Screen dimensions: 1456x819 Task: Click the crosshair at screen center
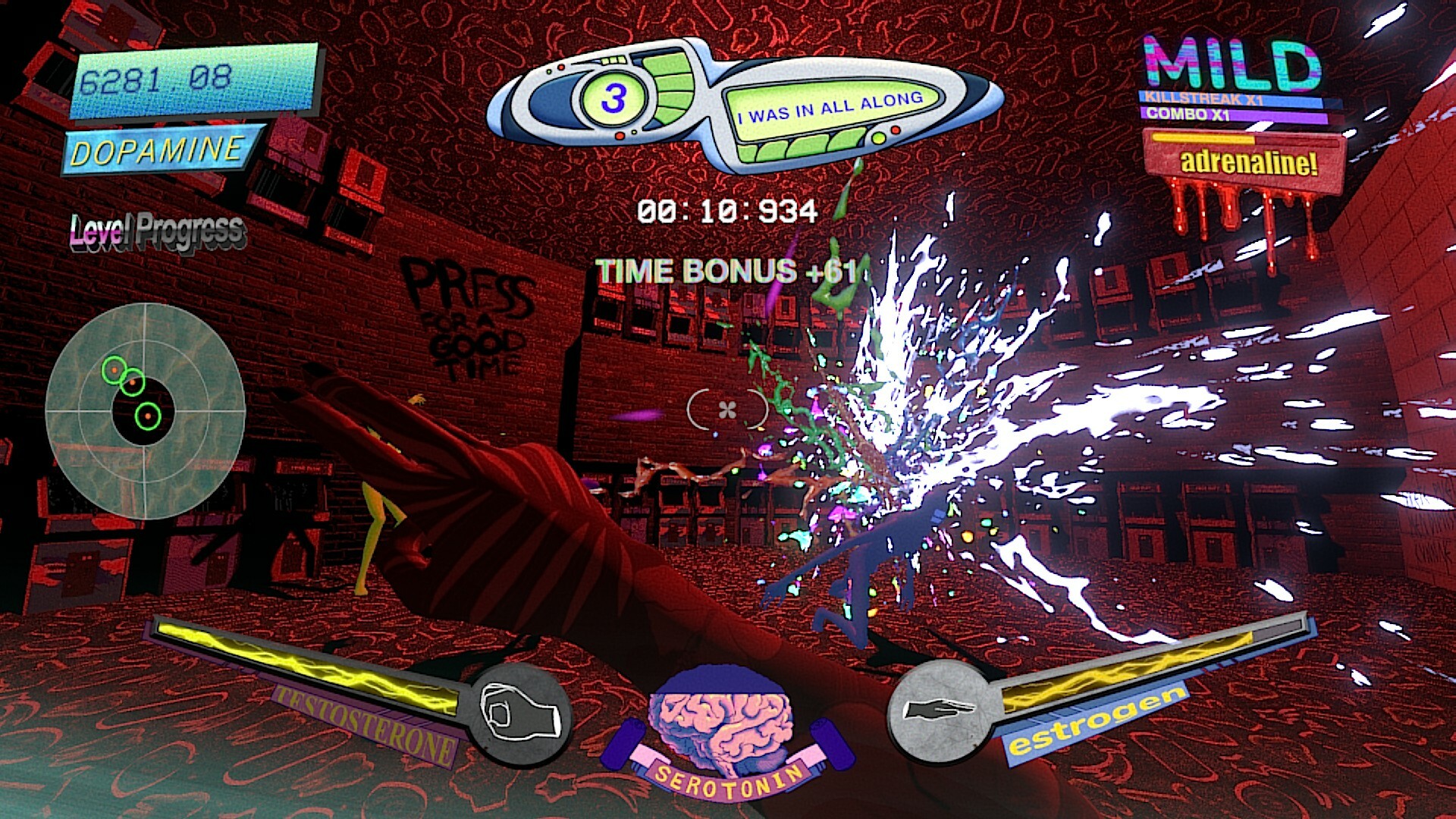[726, 409]
